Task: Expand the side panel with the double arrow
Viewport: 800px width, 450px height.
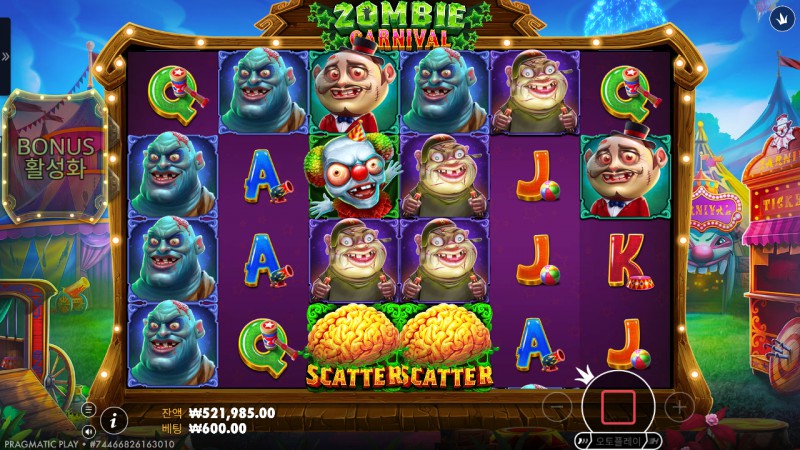Action: pos(6,57)
